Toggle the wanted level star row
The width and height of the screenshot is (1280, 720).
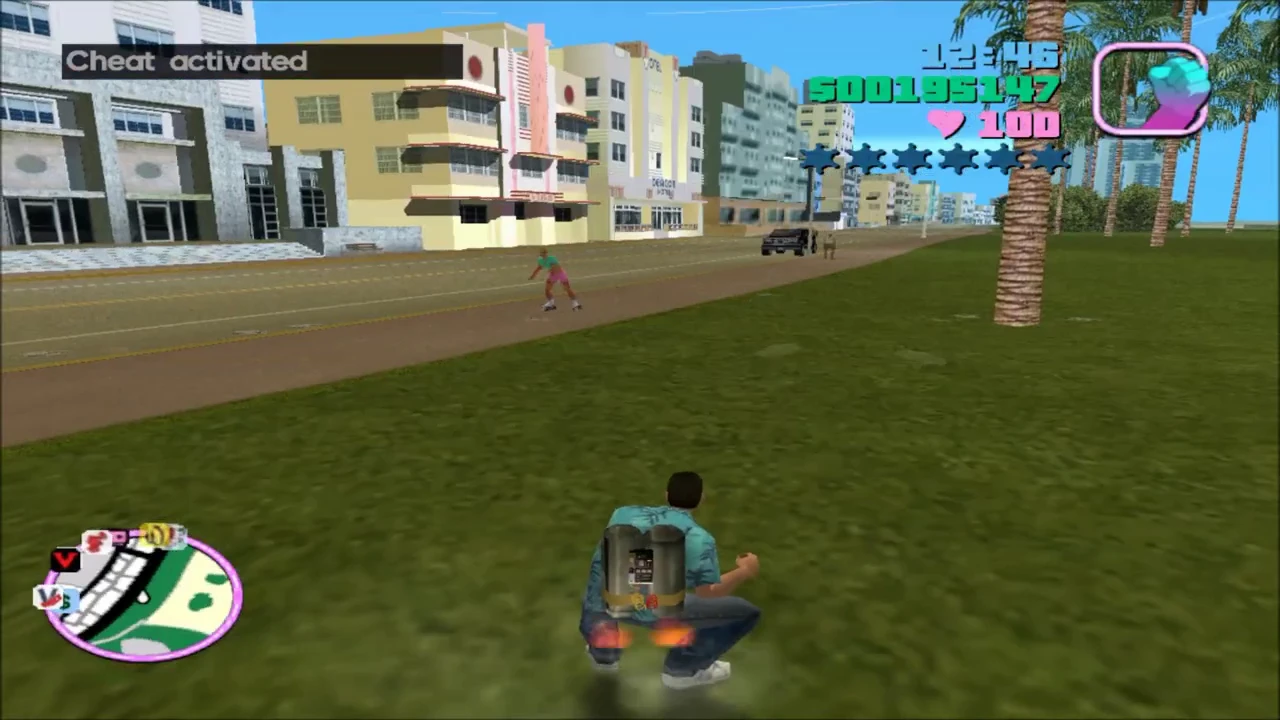click(x=935, y=160)
